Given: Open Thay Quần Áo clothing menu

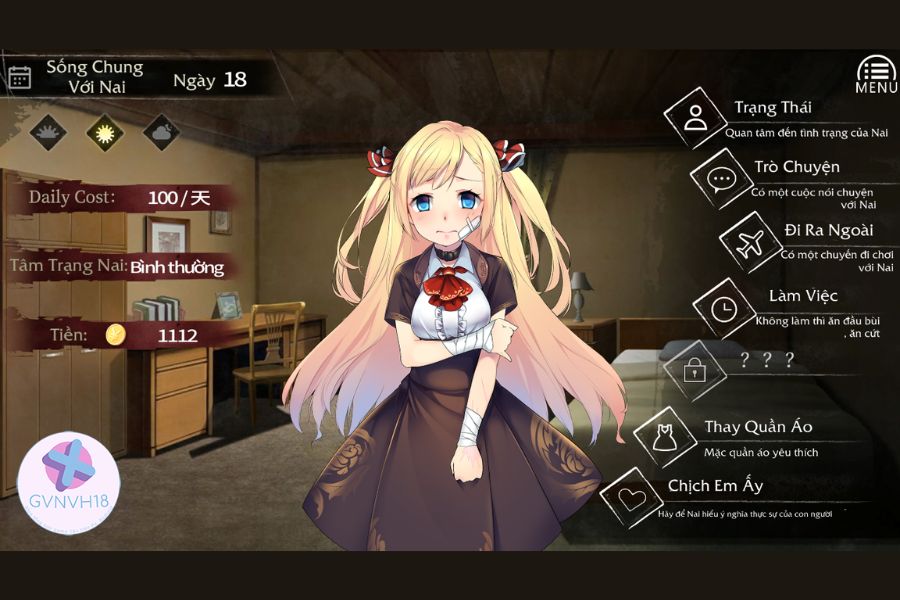Looking at the screenshot, I should (x=664, y=436).
